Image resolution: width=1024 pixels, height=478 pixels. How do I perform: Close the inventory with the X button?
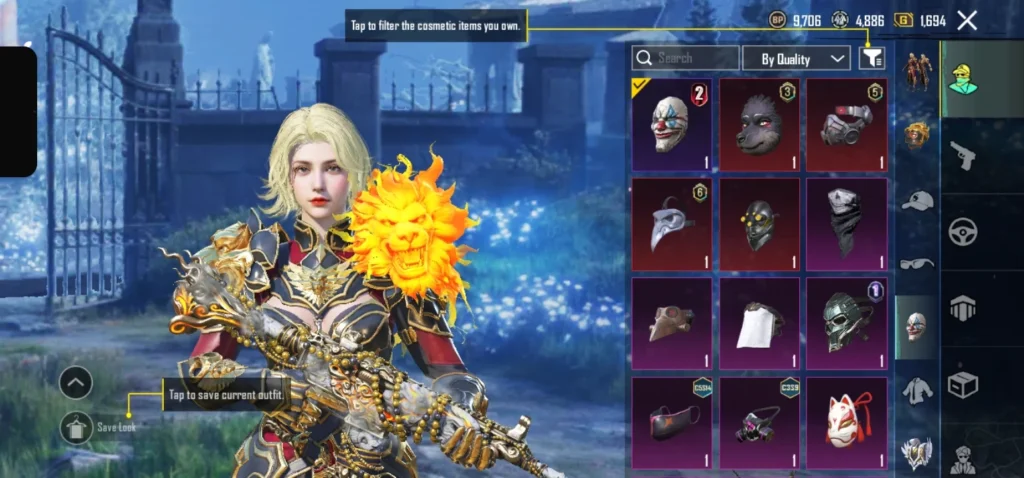click(x=967, y=20)
